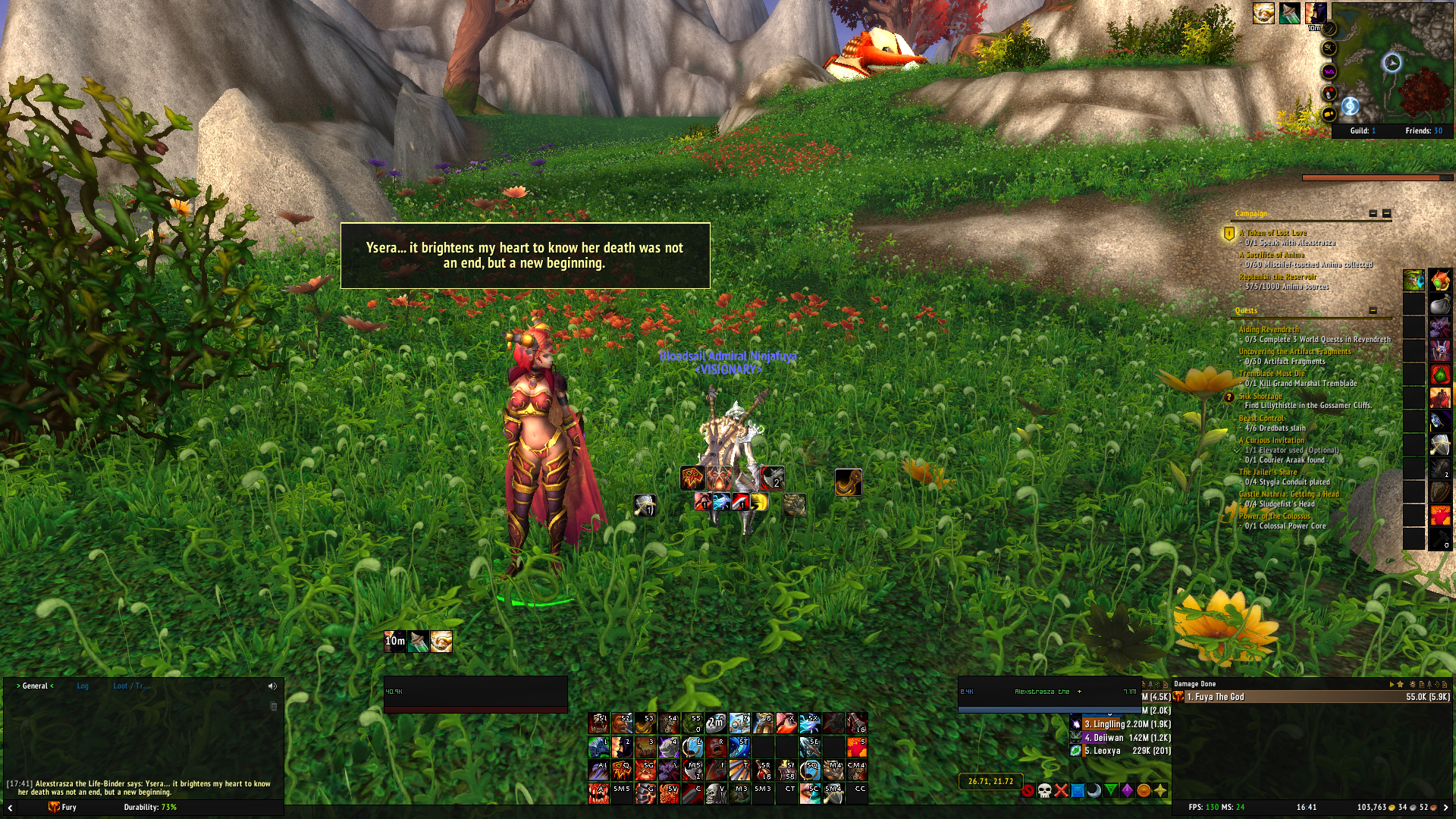Select the General chat tab

pos(35,686)
